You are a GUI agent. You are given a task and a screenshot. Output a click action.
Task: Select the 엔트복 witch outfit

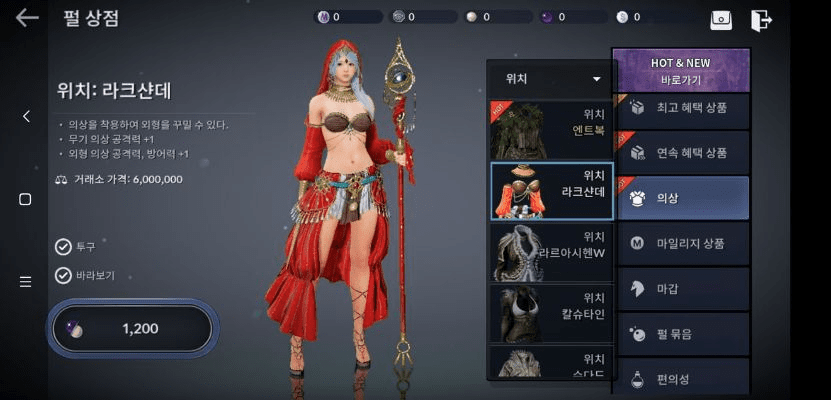pos(552,130)
